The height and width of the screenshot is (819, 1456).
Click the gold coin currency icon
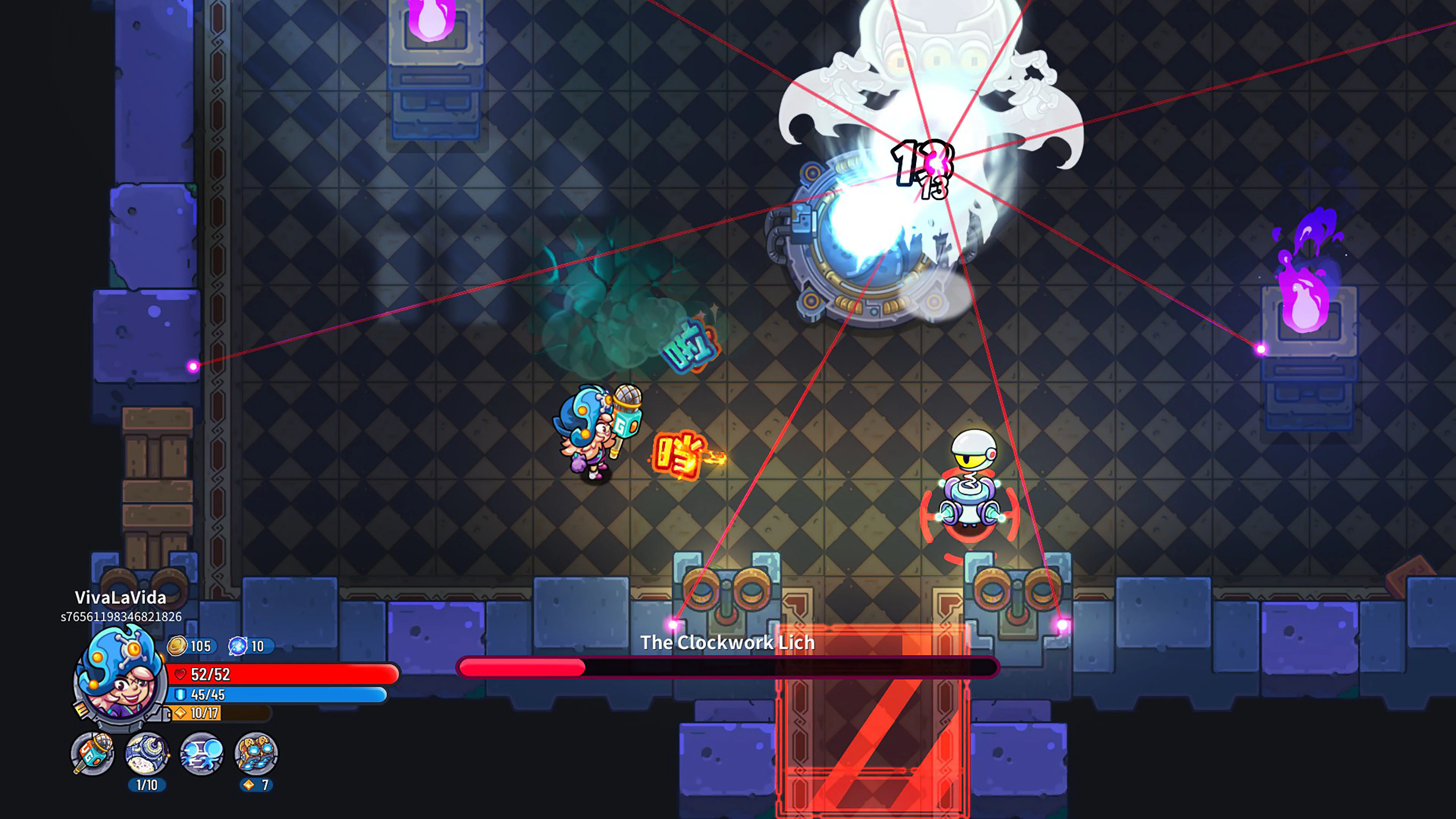pos(177,646)
